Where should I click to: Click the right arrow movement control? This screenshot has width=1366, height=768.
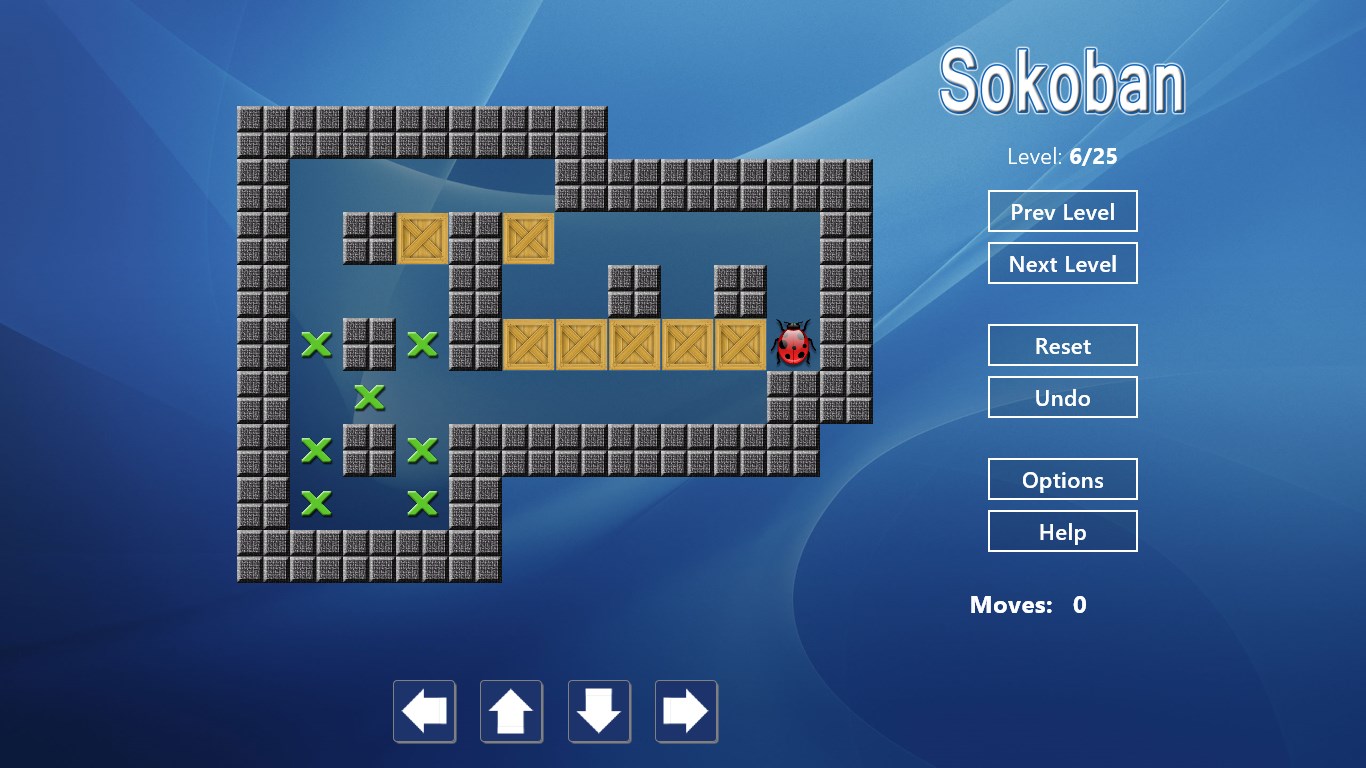click(x=686, y=711)
